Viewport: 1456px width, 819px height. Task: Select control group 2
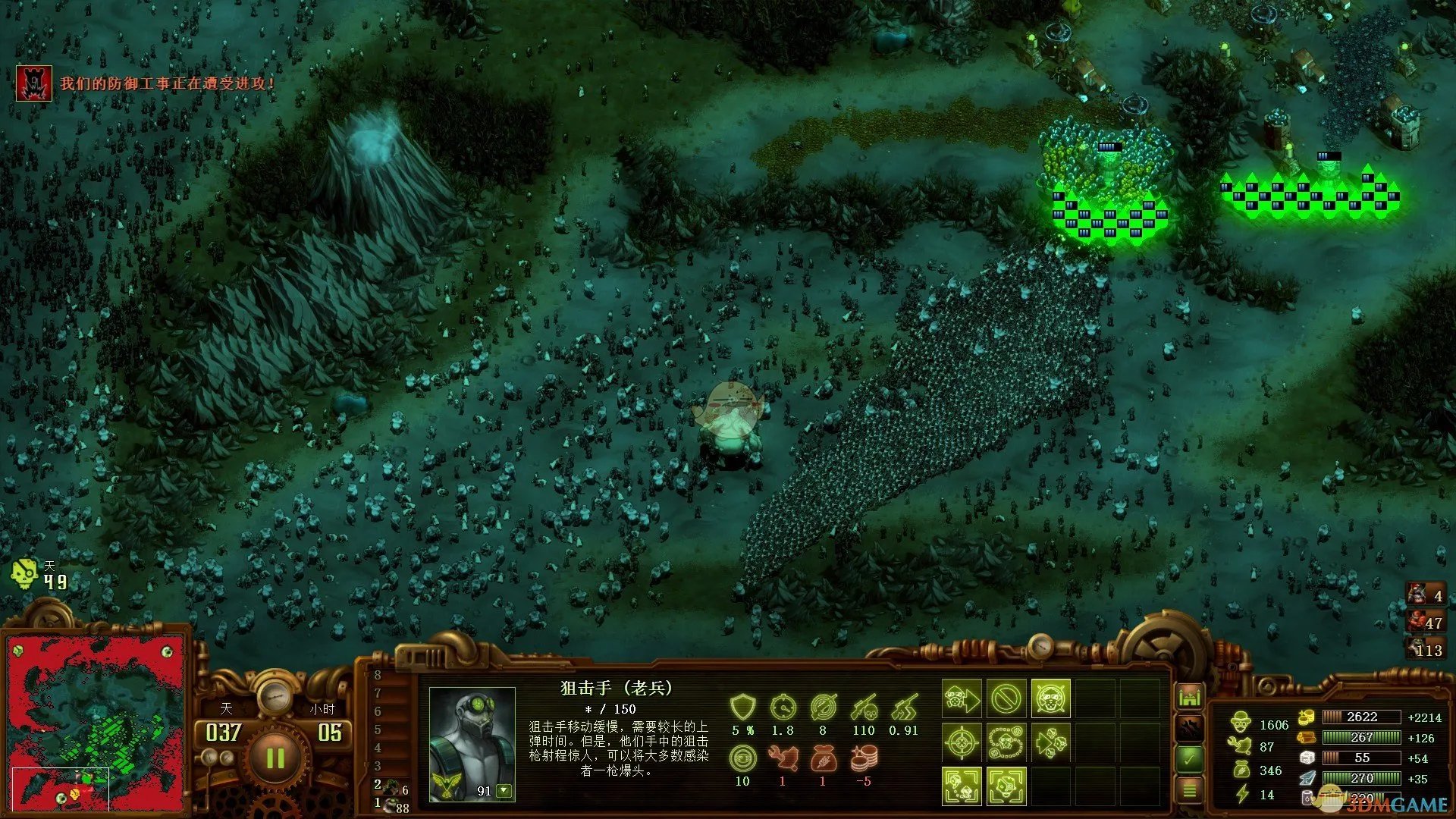pyautogui.click(x=391, y=786)
